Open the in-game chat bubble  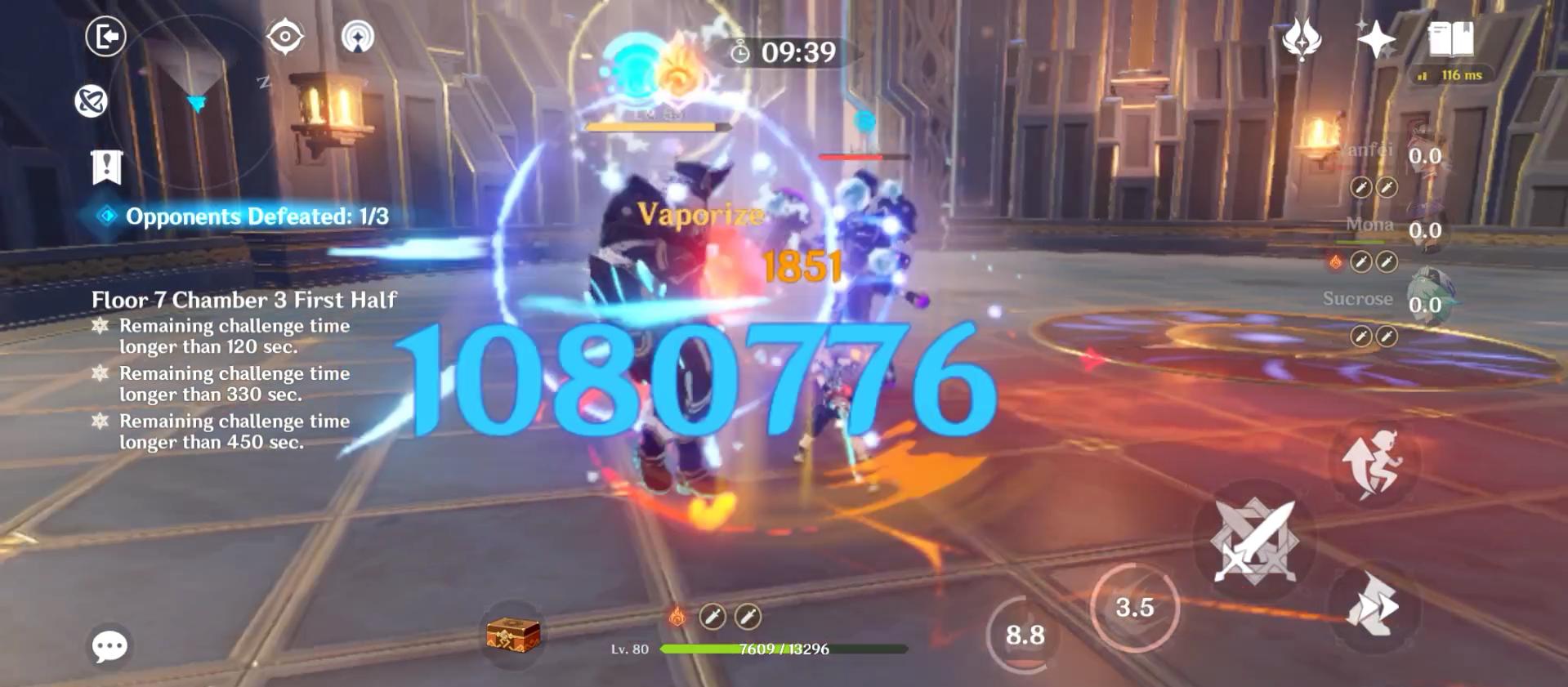coord(109,645)
